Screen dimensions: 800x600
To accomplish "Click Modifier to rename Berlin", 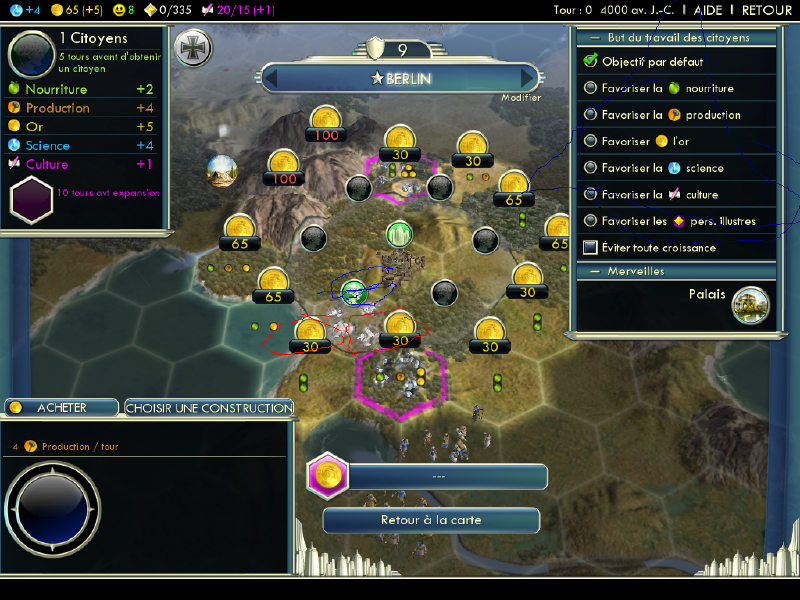I will click(x=521, y=98).
